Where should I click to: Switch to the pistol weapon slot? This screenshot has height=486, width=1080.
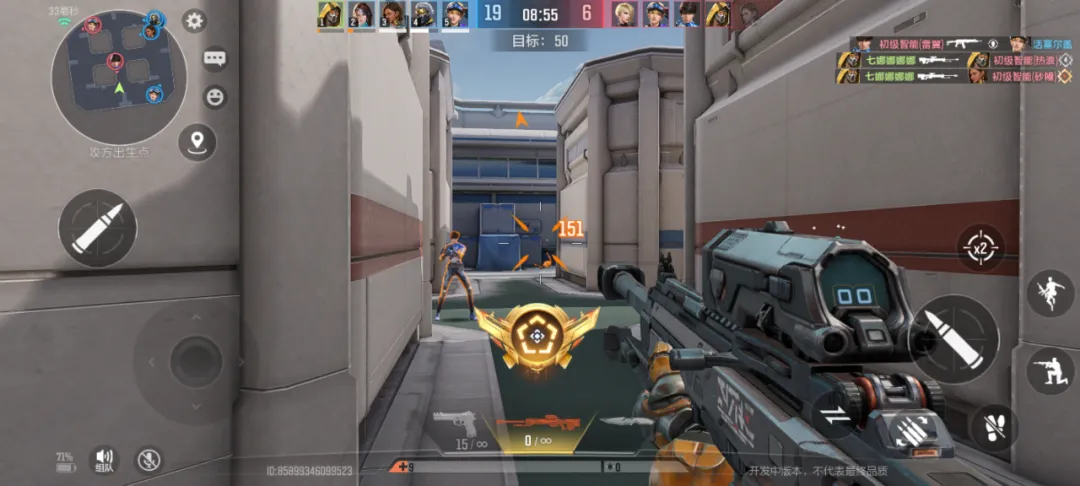click(455, 423)
